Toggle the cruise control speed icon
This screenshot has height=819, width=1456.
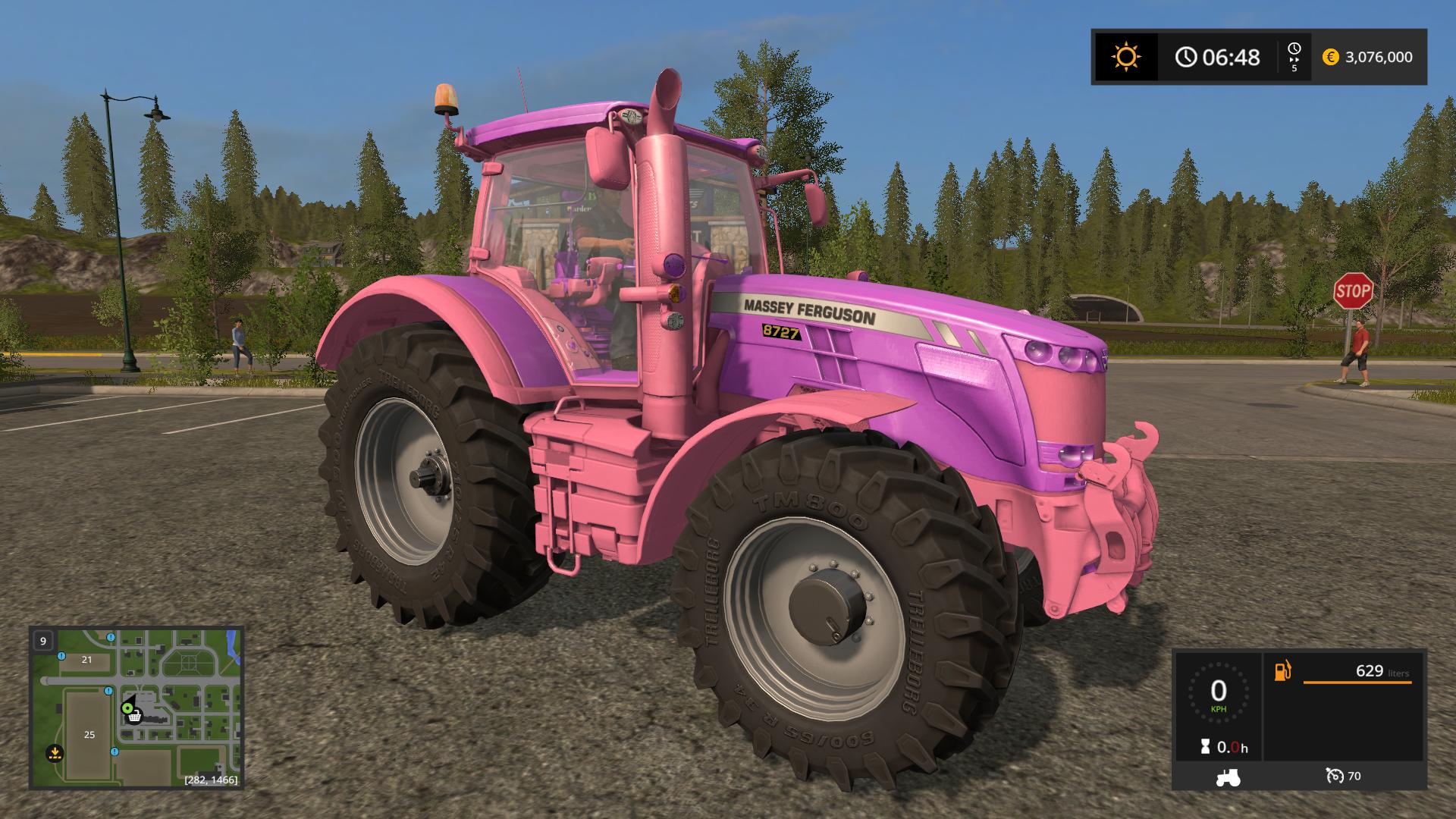click(1335, 776)
